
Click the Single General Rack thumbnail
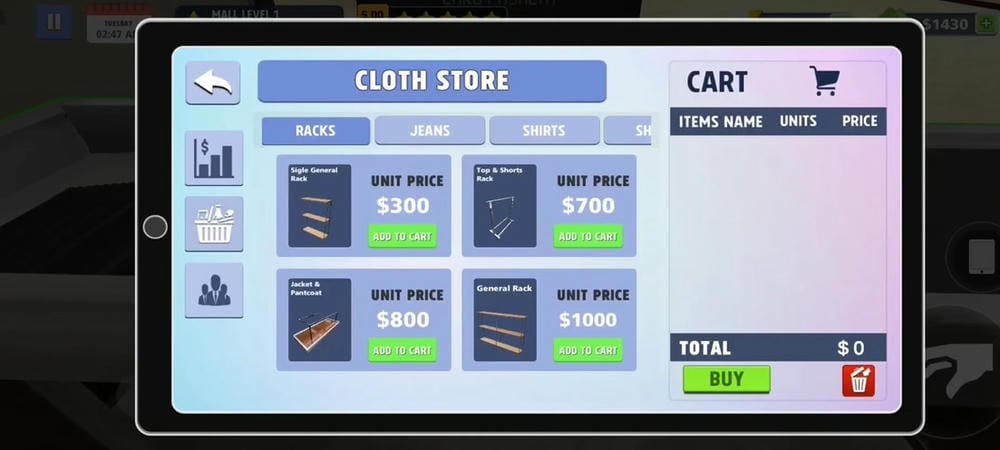coord(319,206)
